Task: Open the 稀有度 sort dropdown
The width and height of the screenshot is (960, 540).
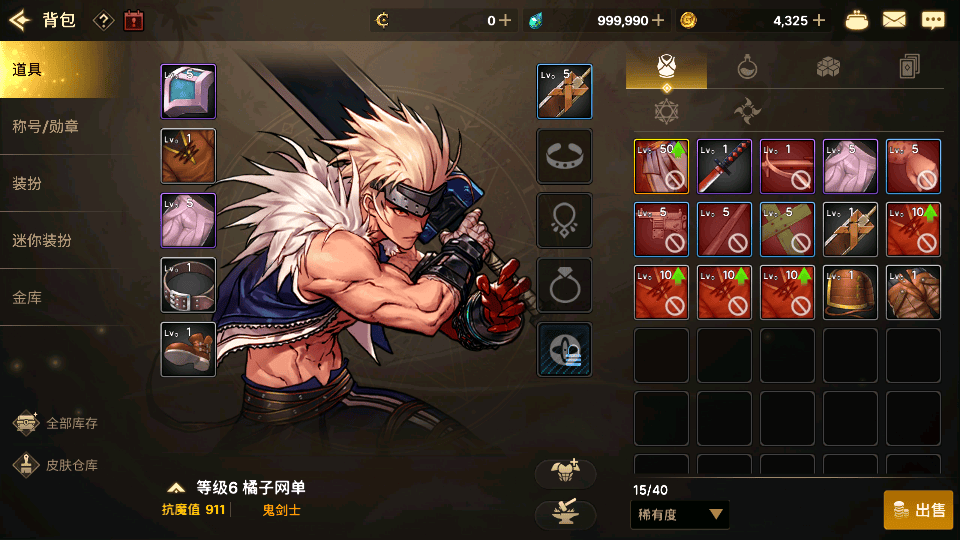Action: 680,514
